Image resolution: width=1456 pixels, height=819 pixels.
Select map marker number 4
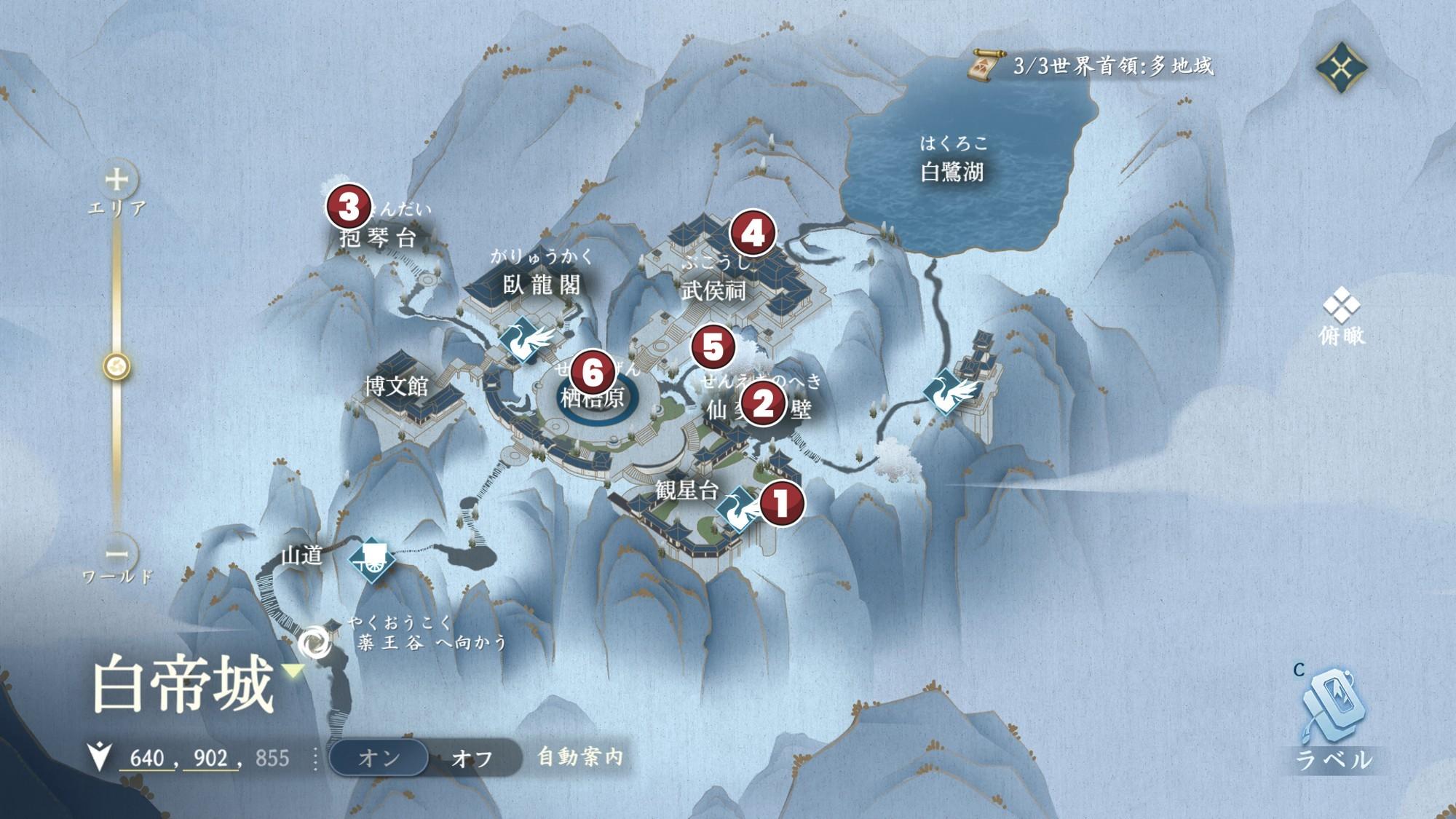752,233
